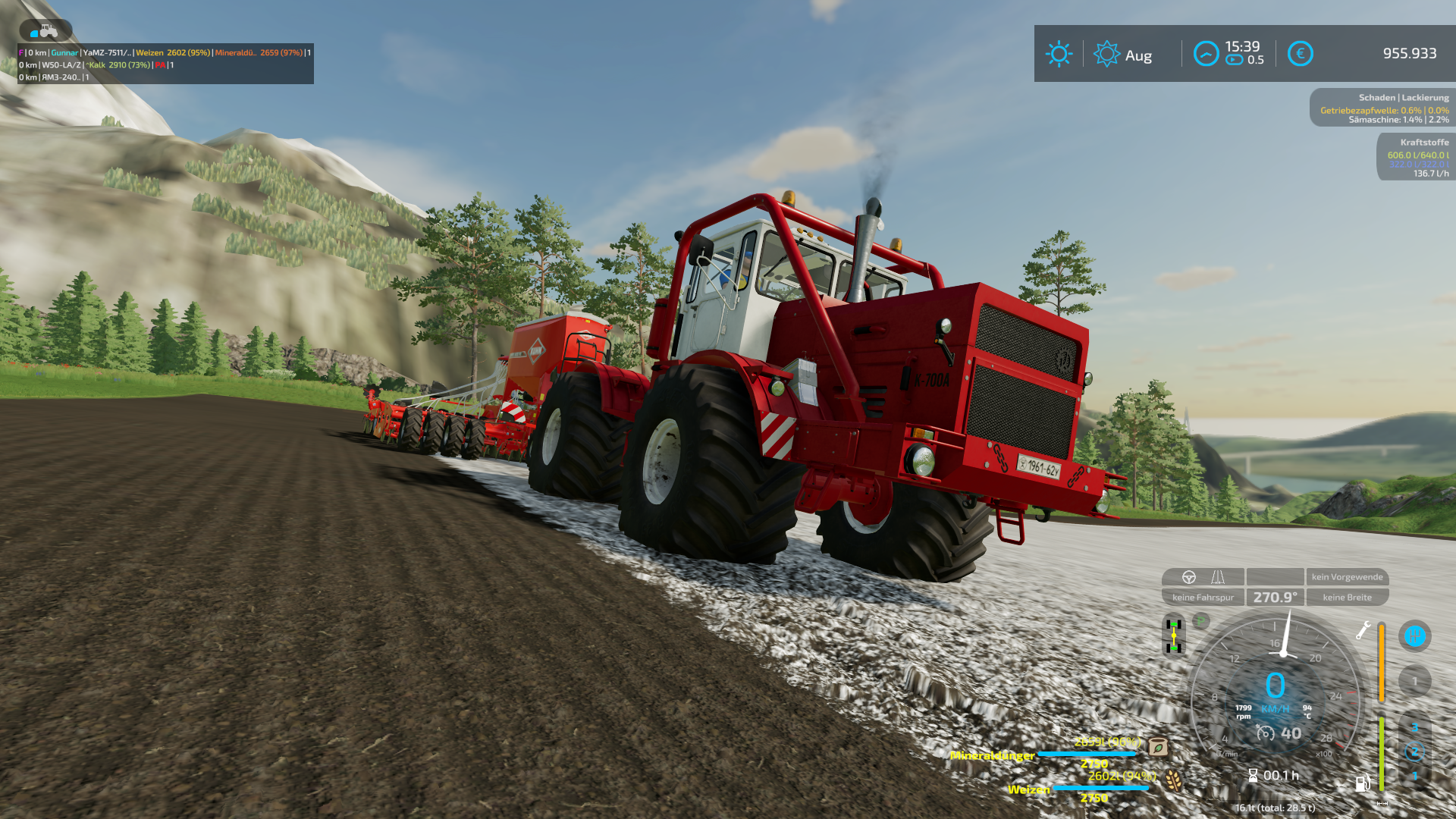Click the blue gear shift icon
The height and width of the screenshot is (819, 1456).
coord(1414,636)
